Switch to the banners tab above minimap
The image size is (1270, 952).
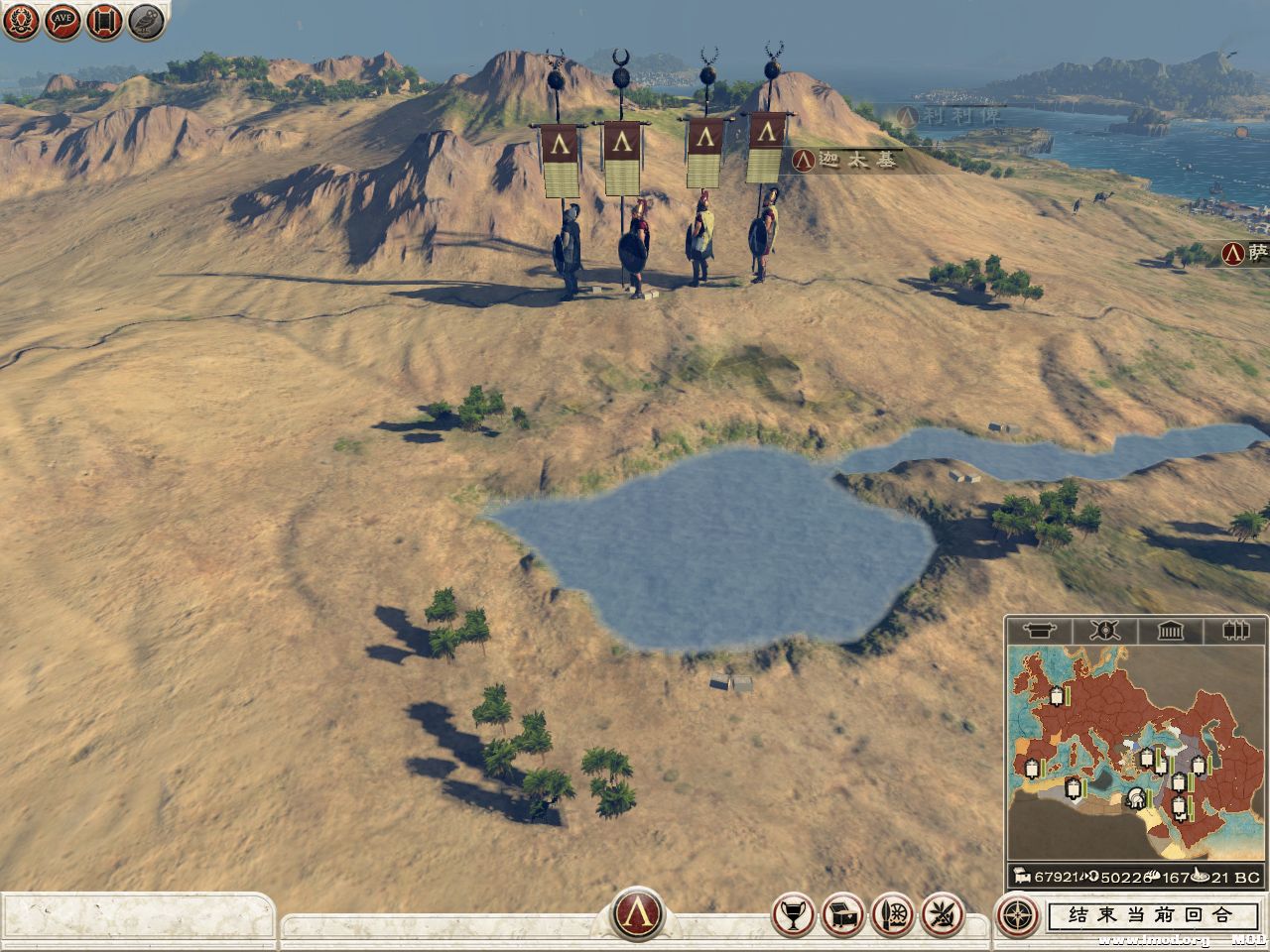pos(1233,630)
